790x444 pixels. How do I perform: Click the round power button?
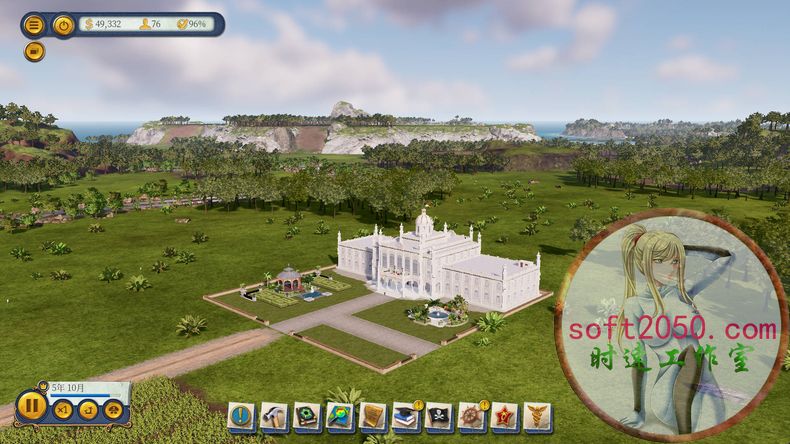(63, 25)
